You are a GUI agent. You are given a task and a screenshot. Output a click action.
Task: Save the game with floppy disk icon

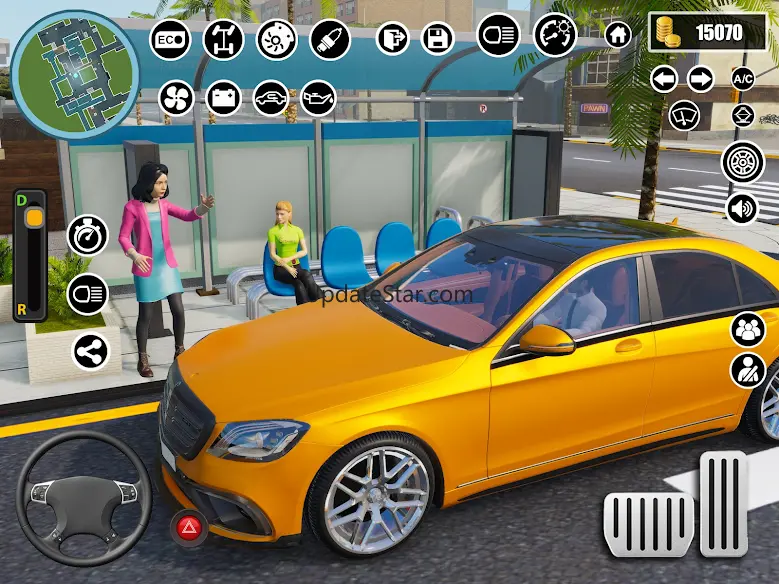[437, 39]
